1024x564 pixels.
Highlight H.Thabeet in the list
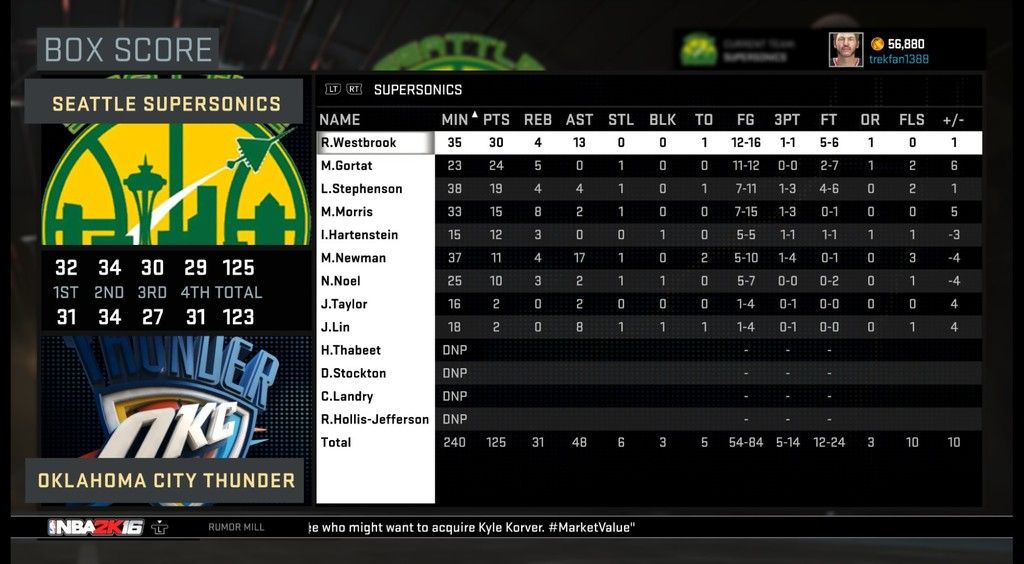point(350,350)
